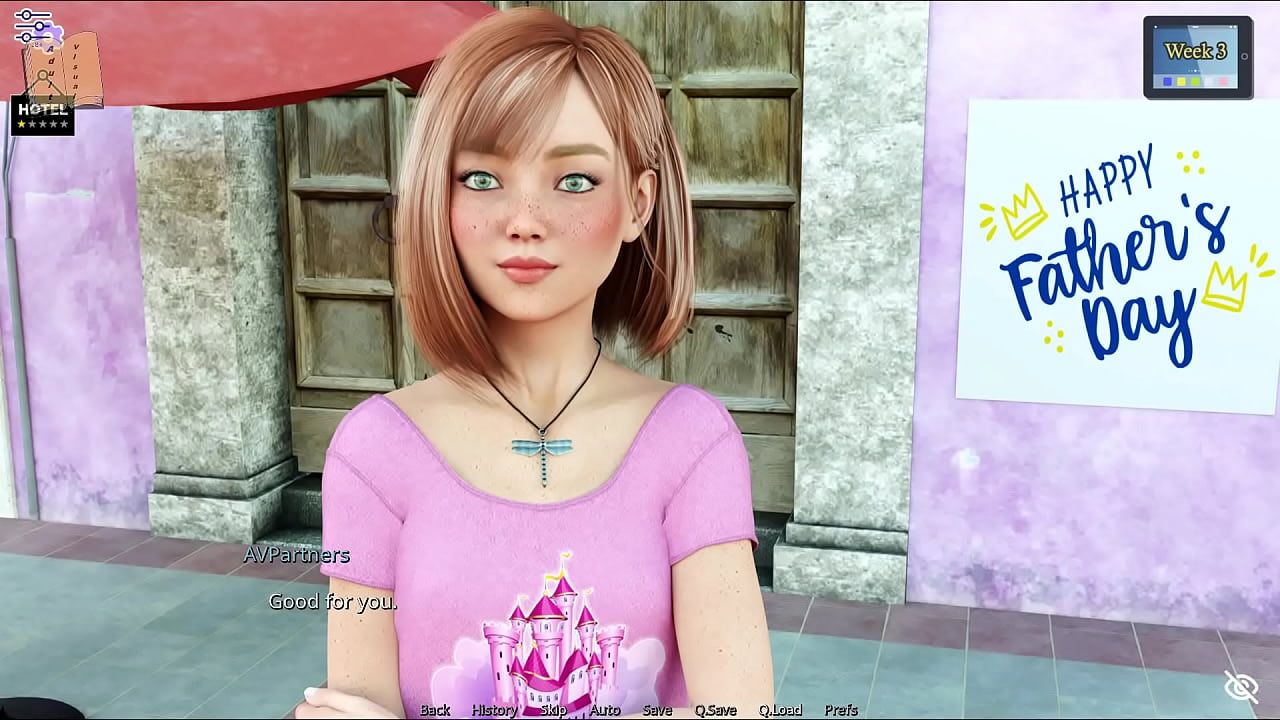
Task: Open the dialogue History log
Action: (x=494, y=710)
